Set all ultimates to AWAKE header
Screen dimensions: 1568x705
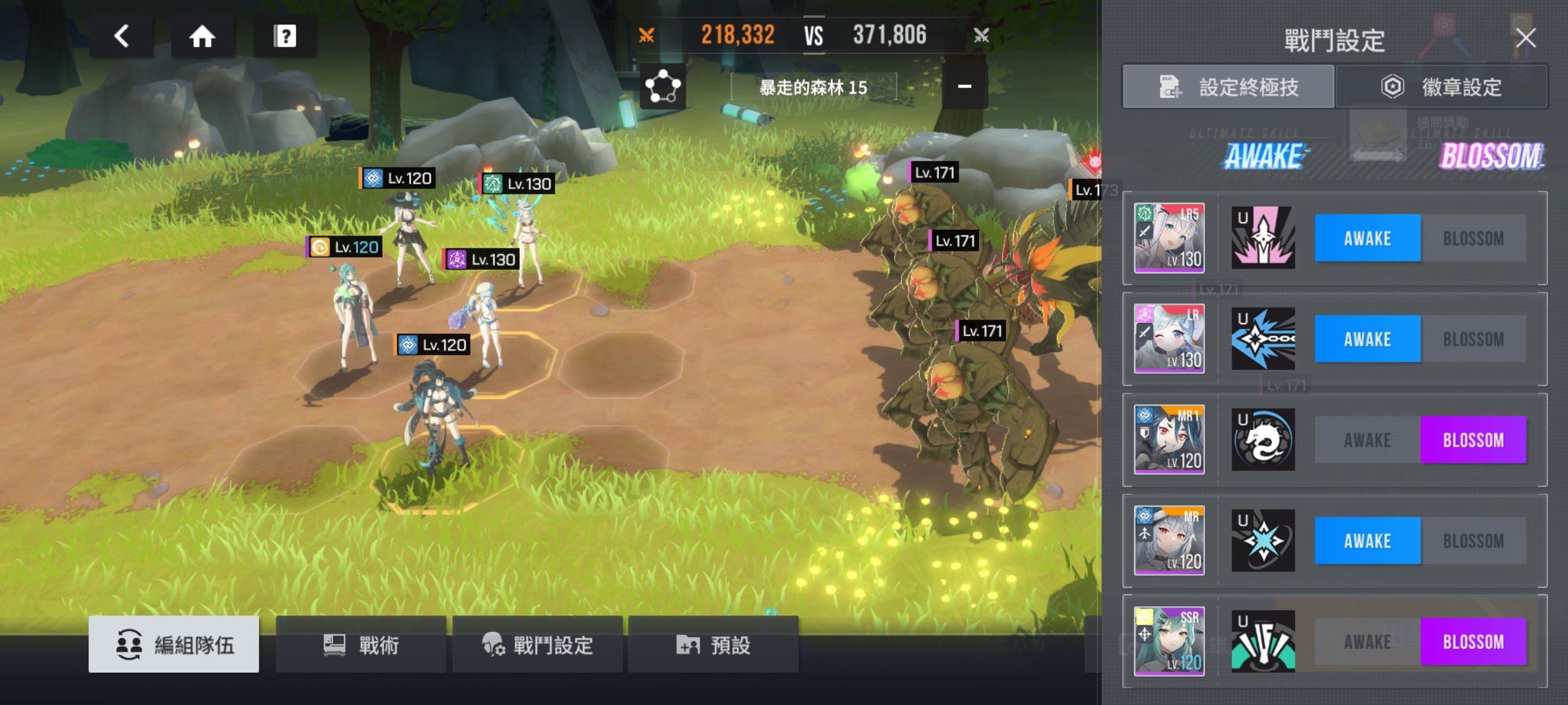(1264, 155)
